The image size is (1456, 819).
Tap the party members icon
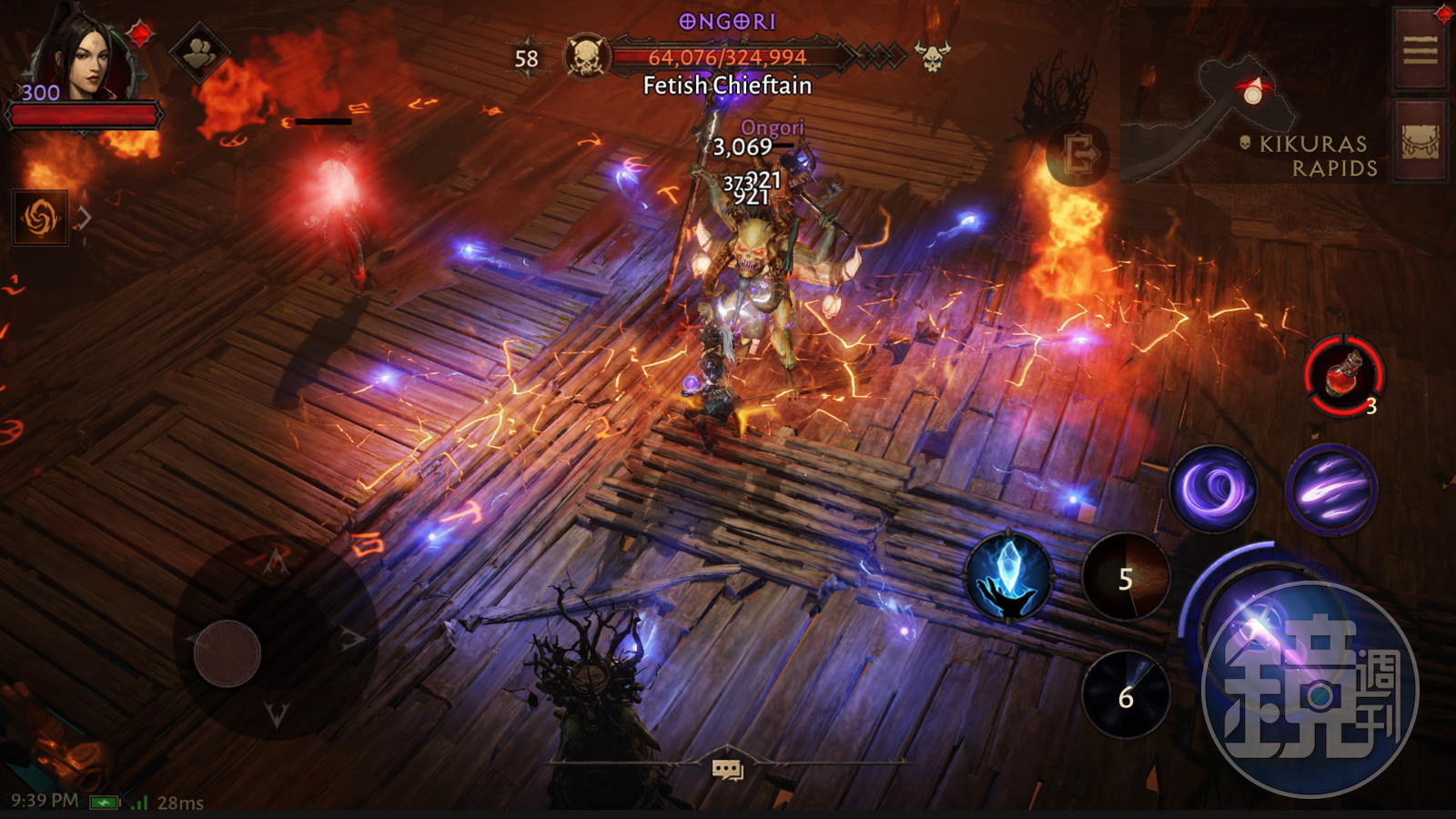coord(199,53)
